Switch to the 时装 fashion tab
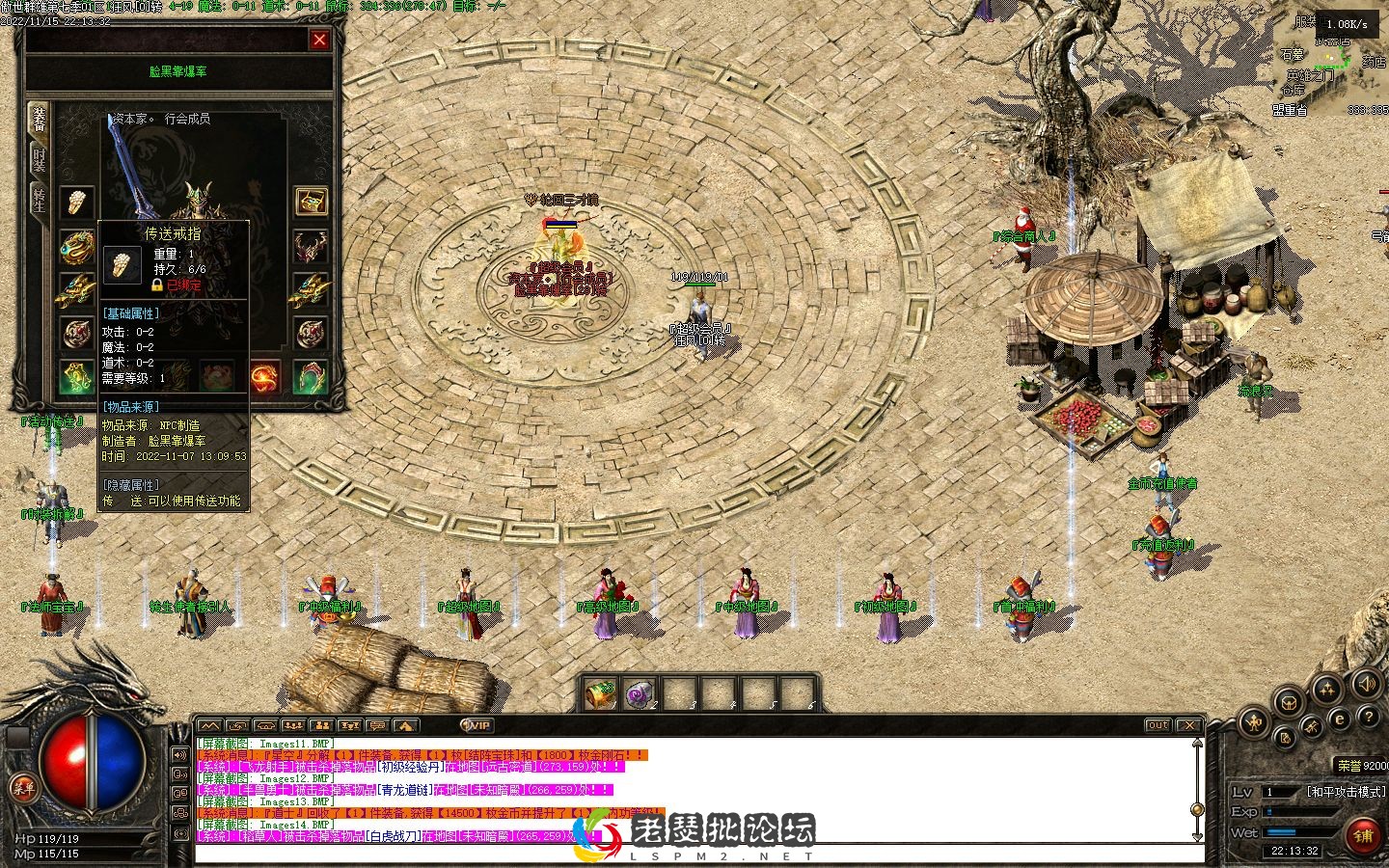The height and width of the screenshot is (868, 1389). pyautogui.click(x=39, y=159)
